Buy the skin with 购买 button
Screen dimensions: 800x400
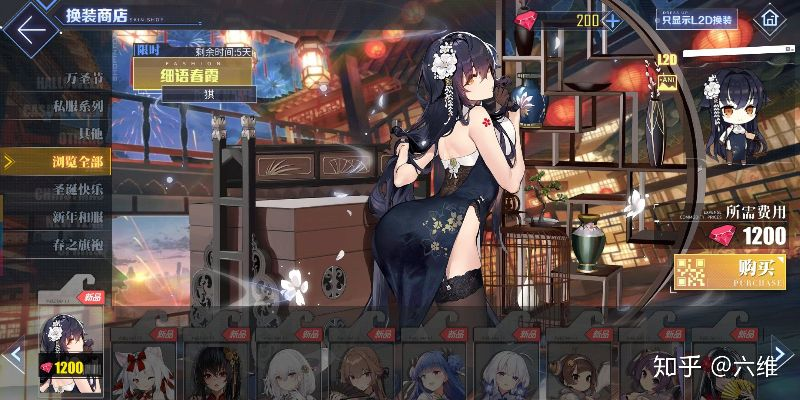point(729,272)
